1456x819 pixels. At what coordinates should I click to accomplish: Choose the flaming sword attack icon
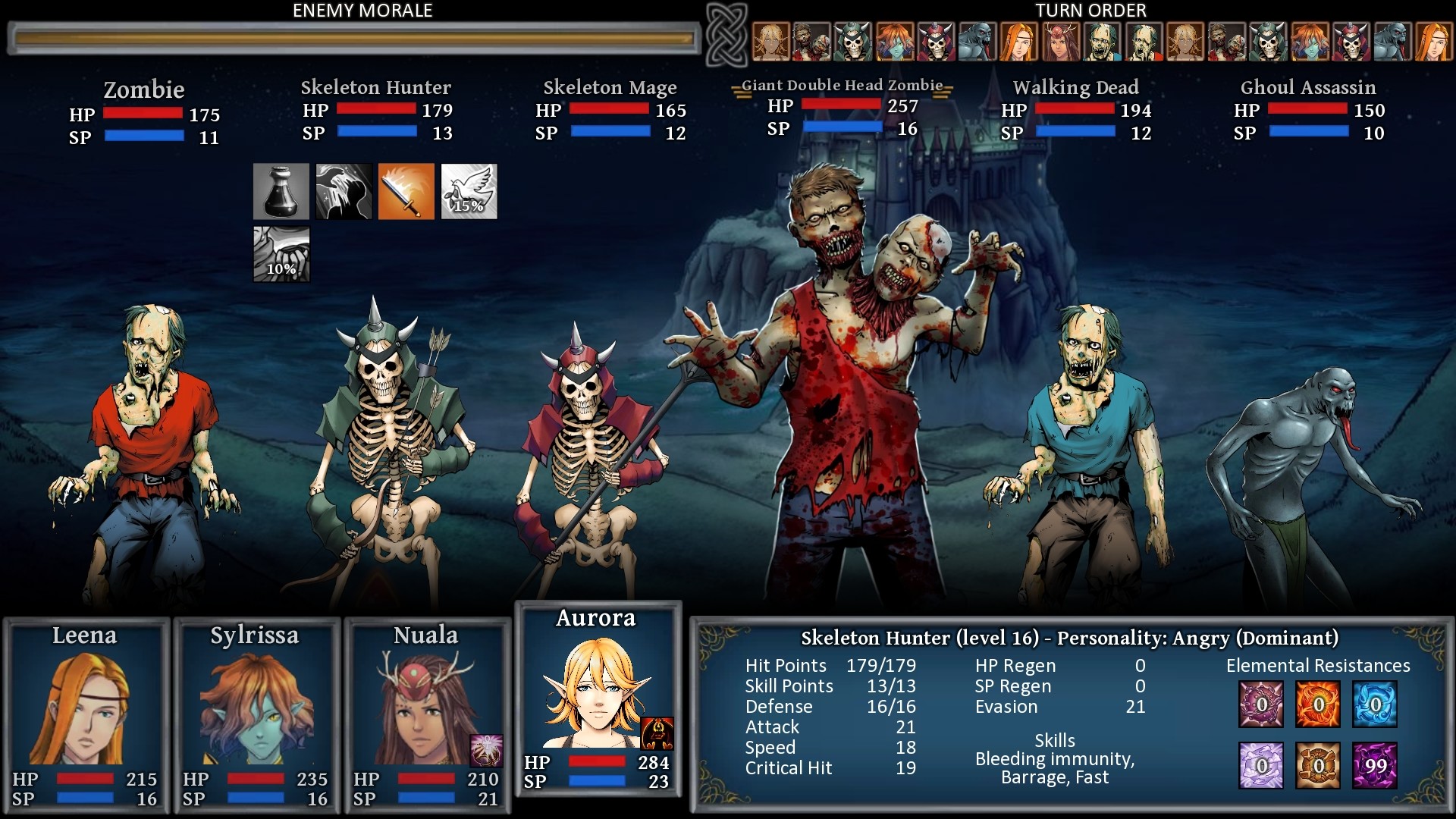[406, 191]
